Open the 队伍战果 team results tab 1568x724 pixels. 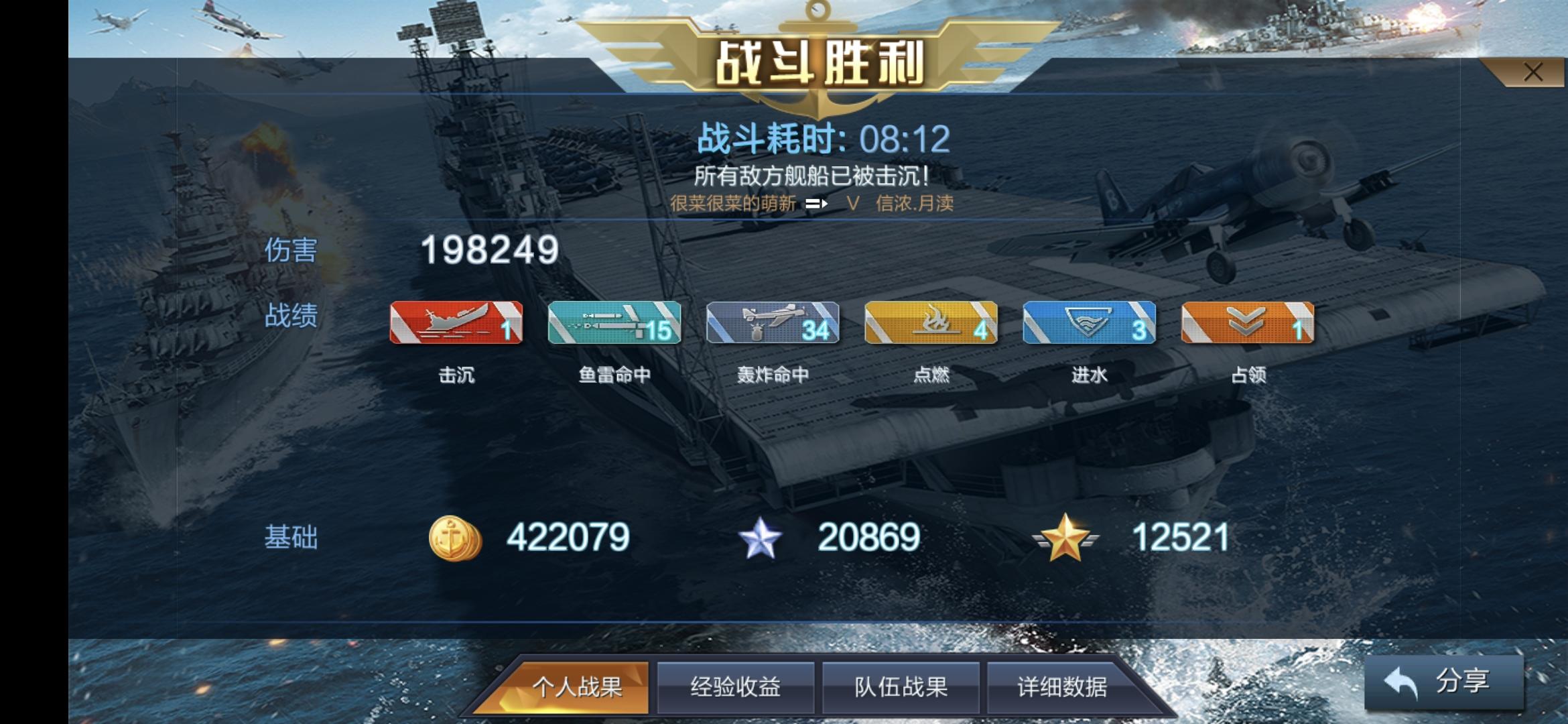click(x=901, y=686)
